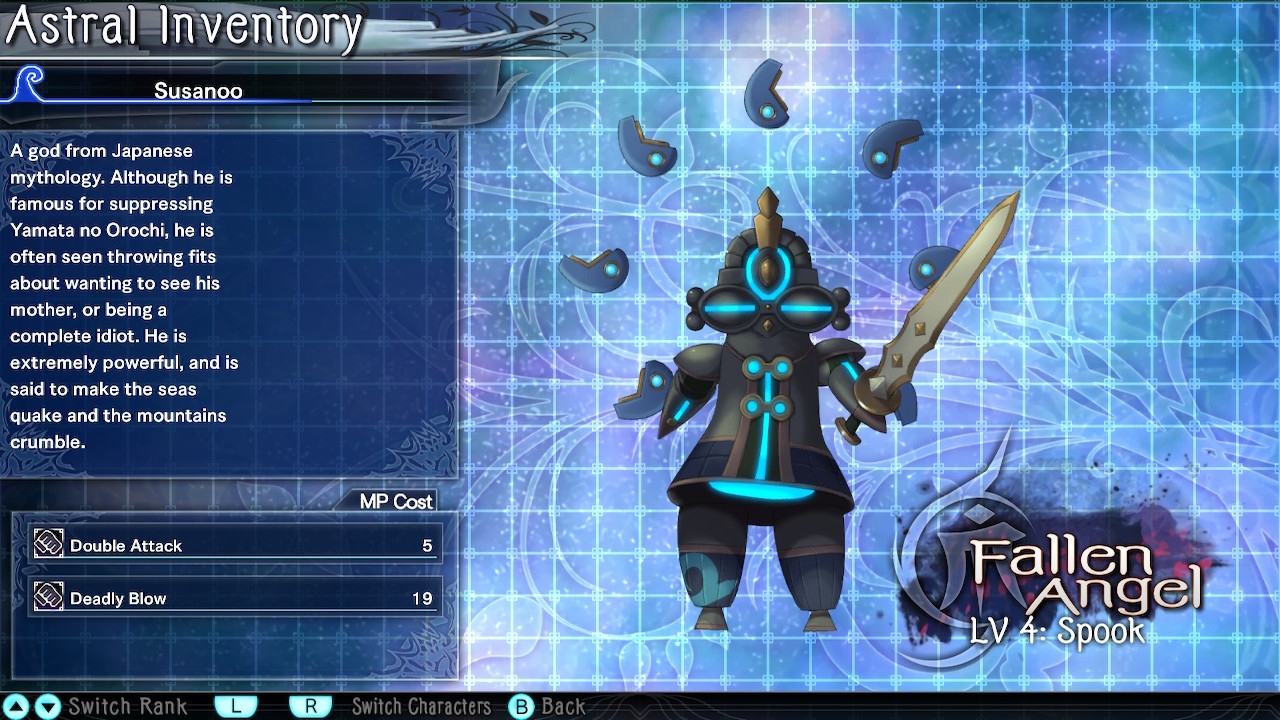Select the Double Attack skill row
1280x720 pixels.
pyautogui.click(x=235, y=545)
